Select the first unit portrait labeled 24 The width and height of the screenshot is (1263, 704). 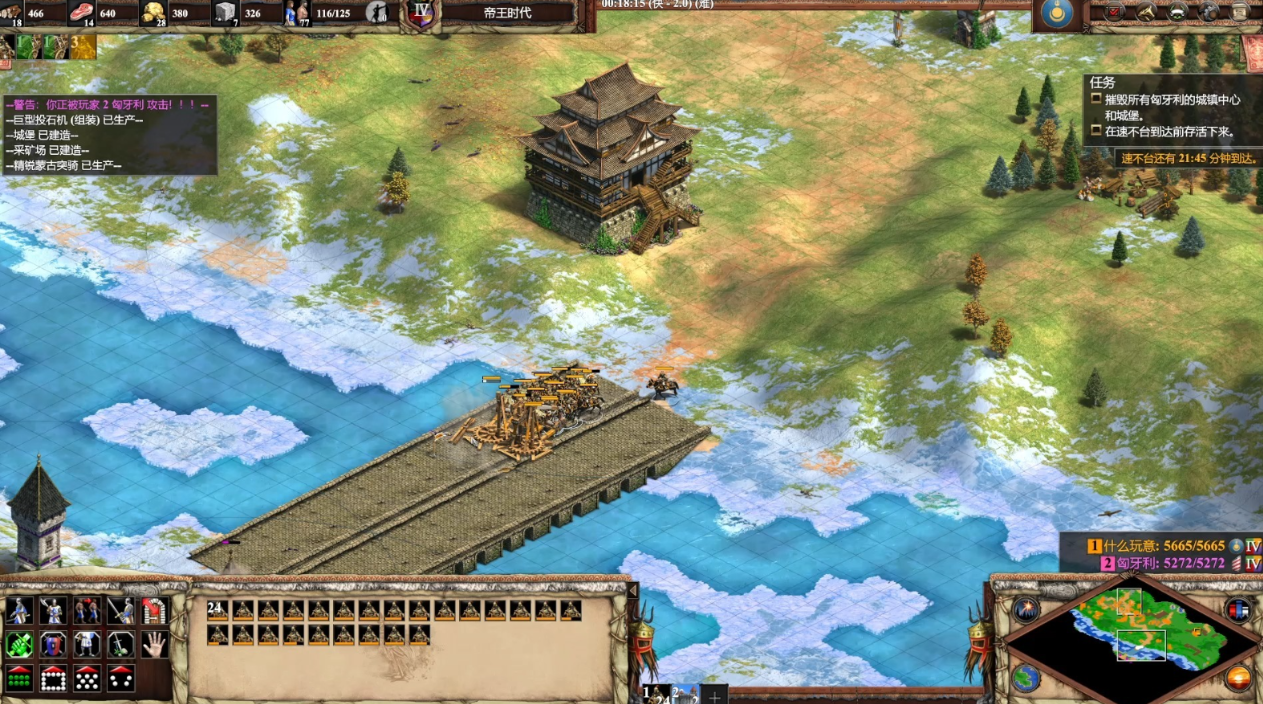click(x=218, y=610)
